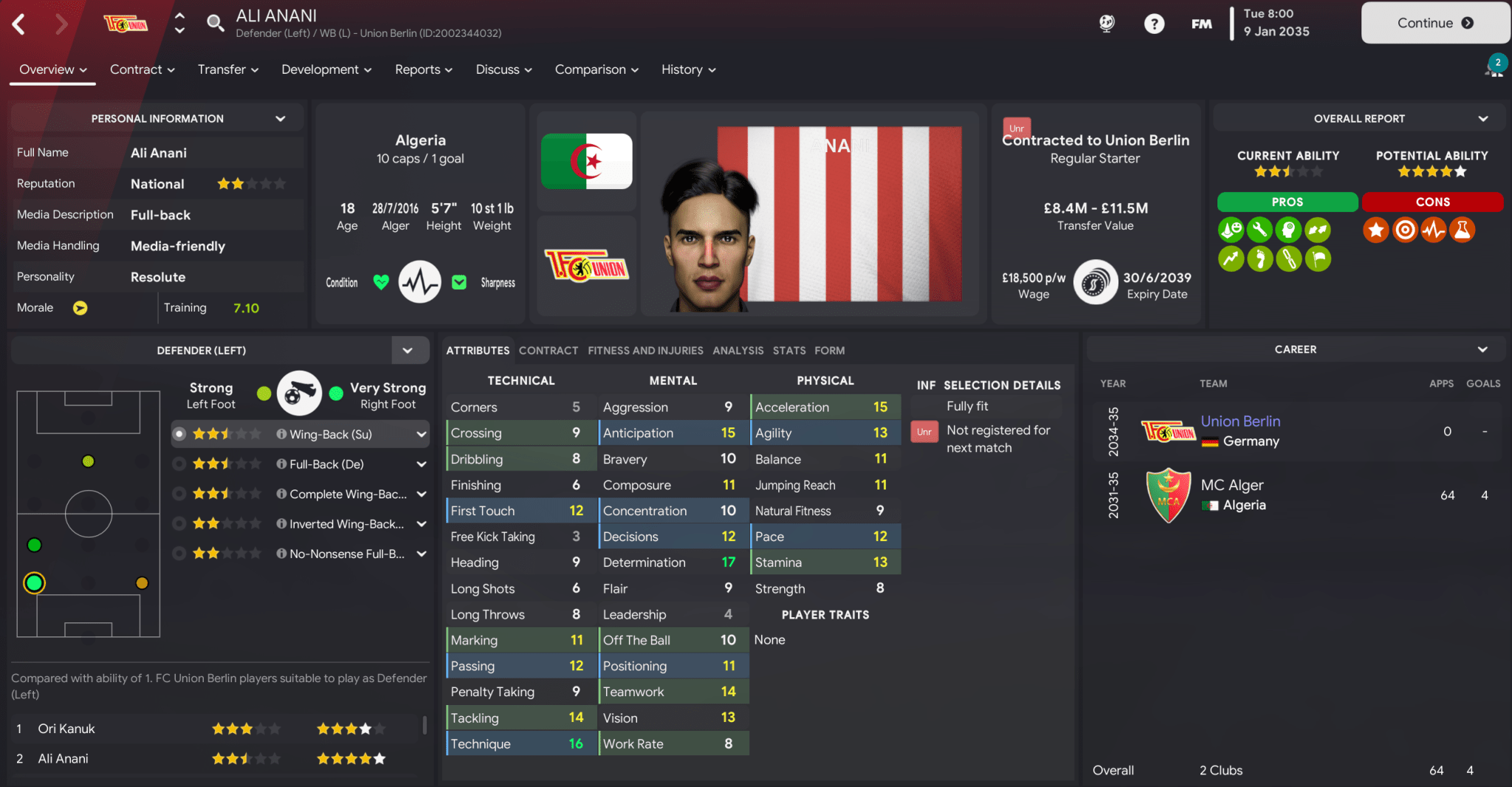The width and height of the screenshot is (1512, 787).
Task: Click the condition heart icon
Action: [x=380, y=282]
